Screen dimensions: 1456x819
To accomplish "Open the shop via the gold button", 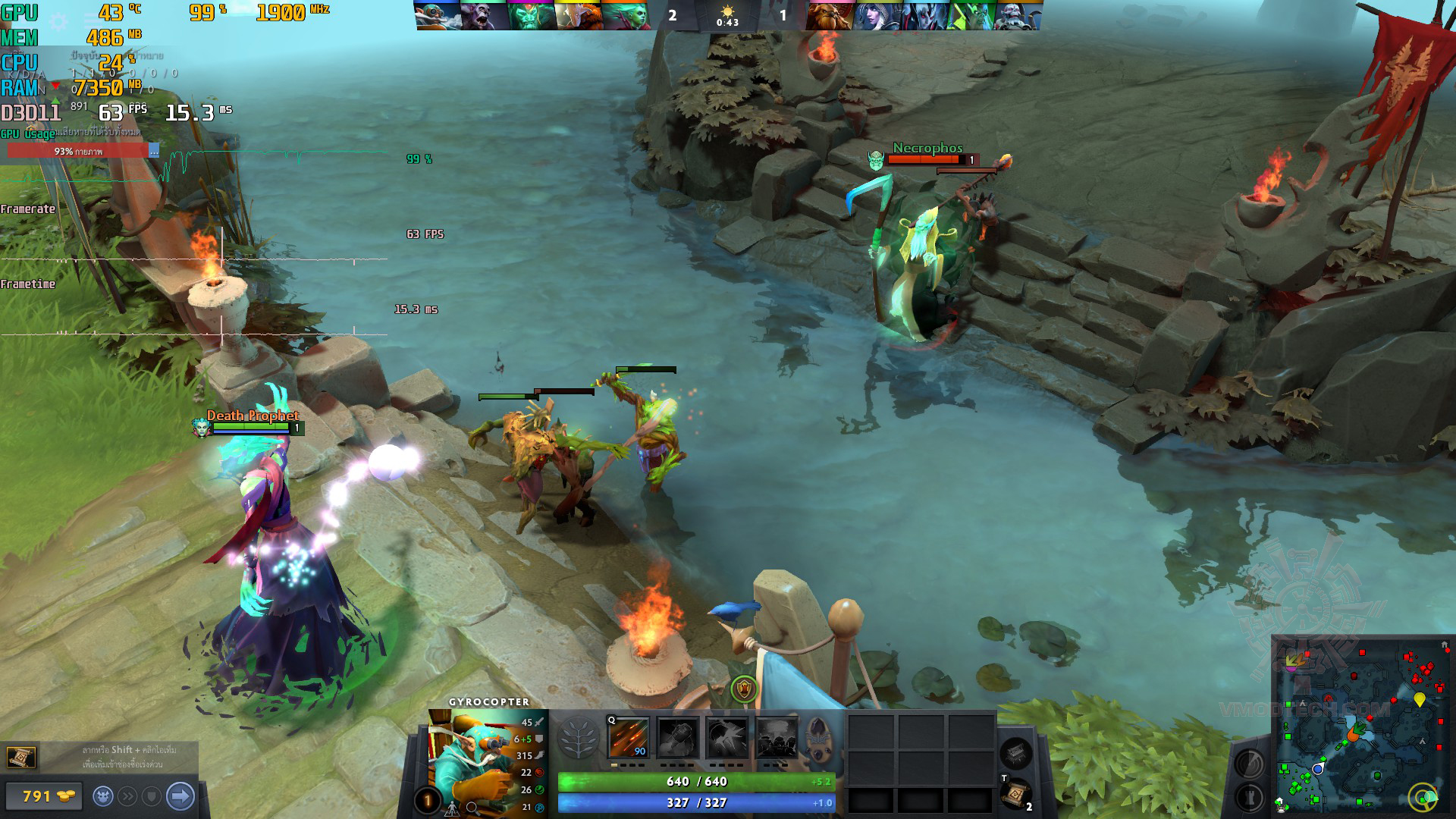I will tap(44, 796).
